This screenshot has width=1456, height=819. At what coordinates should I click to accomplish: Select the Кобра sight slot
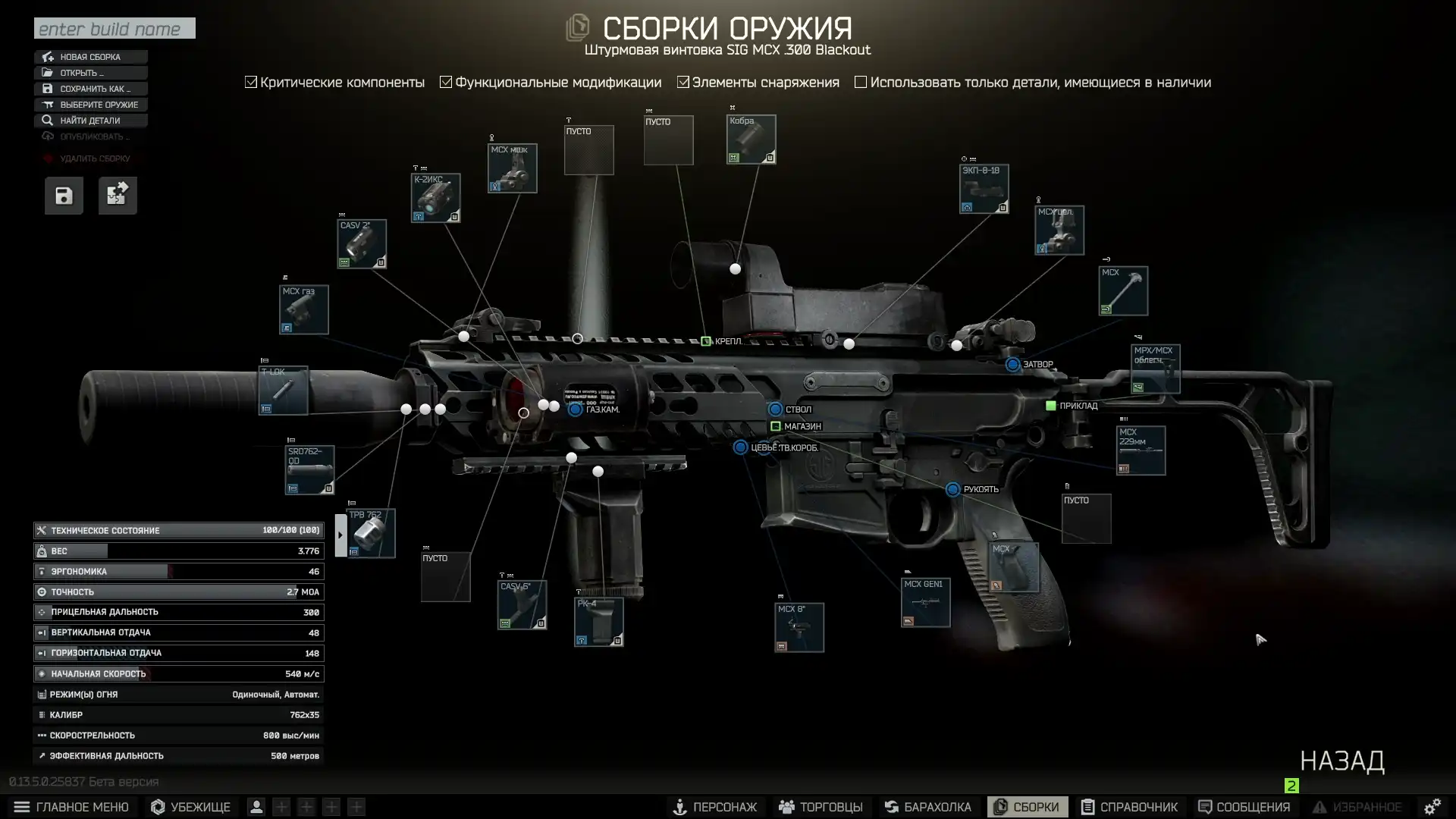[751, 140]
